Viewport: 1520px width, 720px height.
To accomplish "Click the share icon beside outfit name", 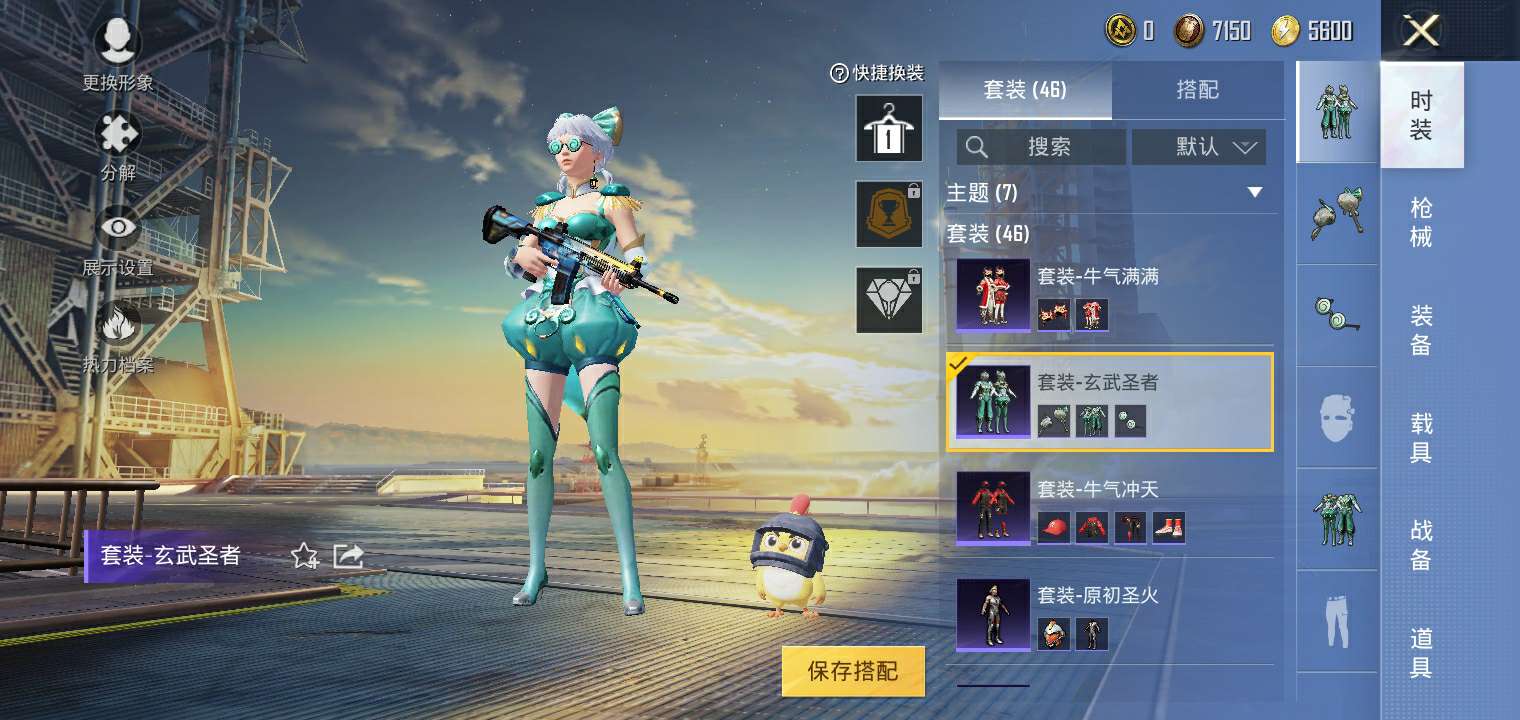I will [348, 556].
